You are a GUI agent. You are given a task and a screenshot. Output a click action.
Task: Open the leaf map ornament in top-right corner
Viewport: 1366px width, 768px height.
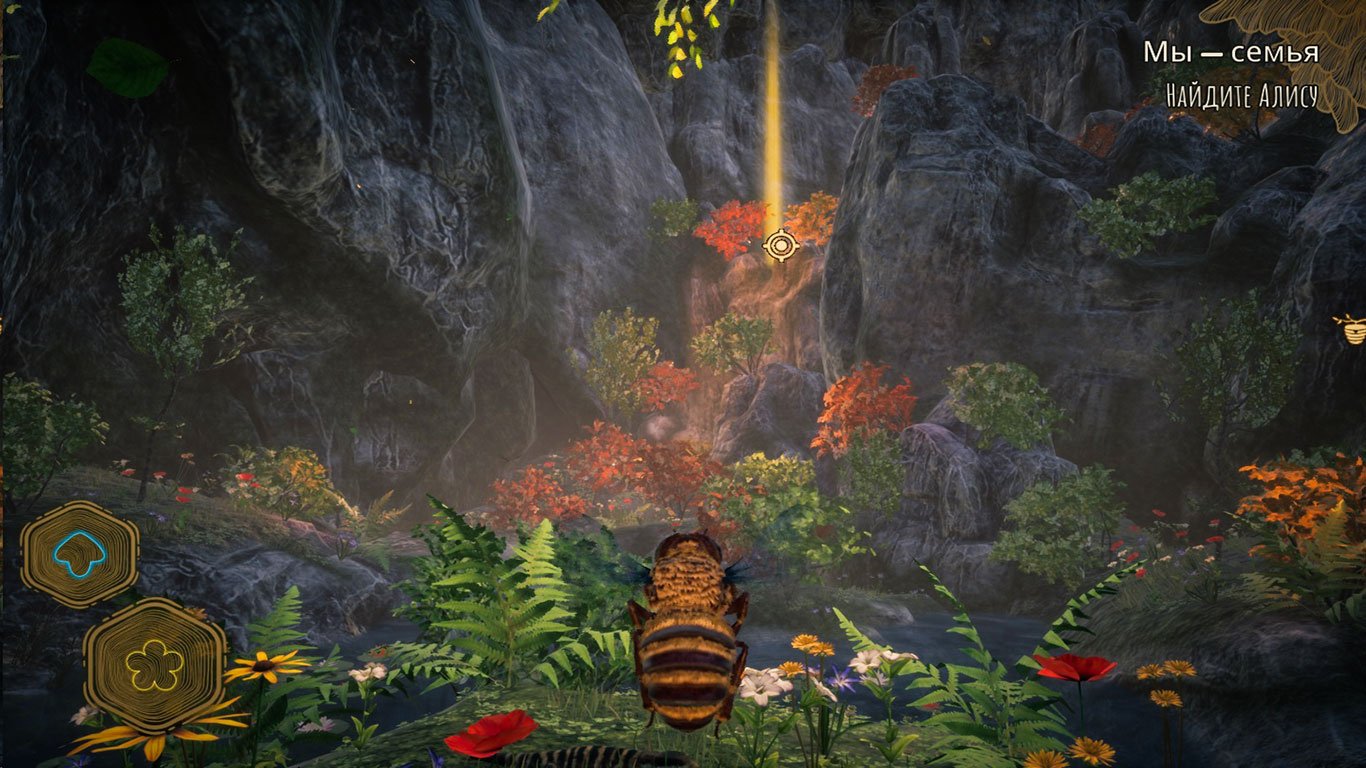tap(1330, 25)
